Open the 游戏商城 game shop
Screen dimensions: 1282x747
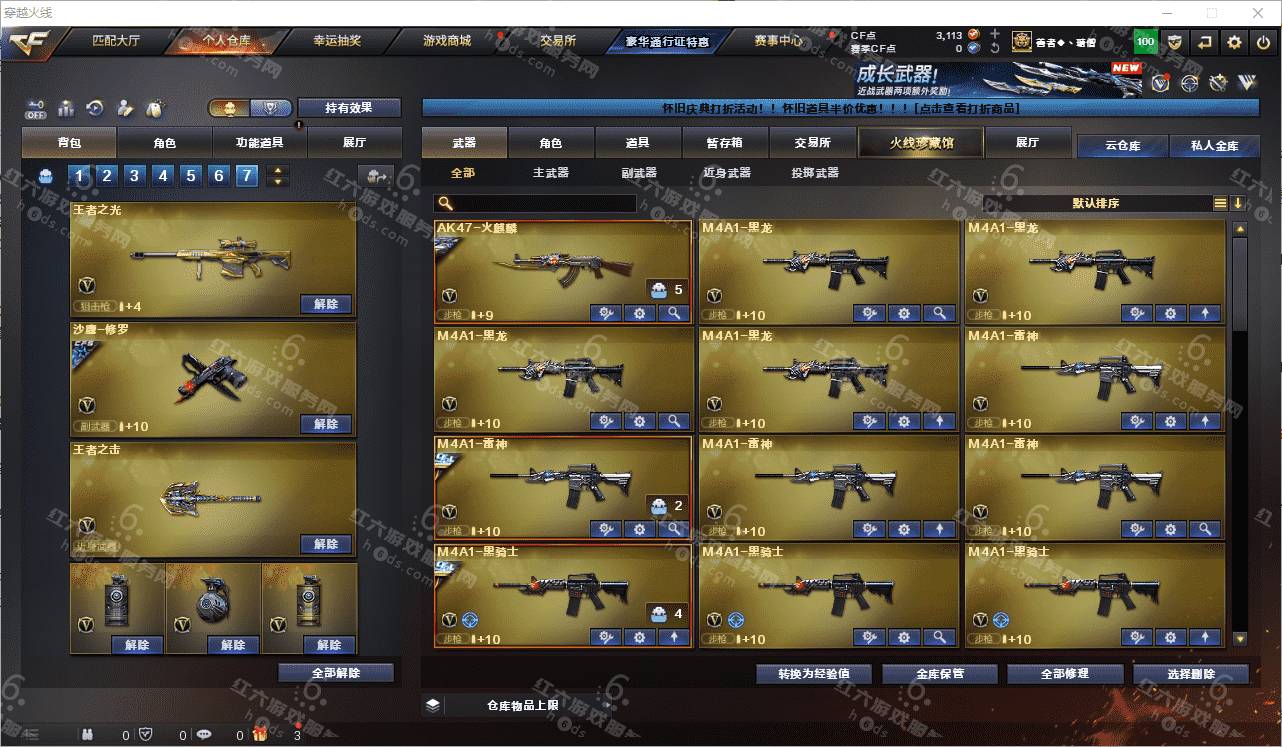[447, 42]
